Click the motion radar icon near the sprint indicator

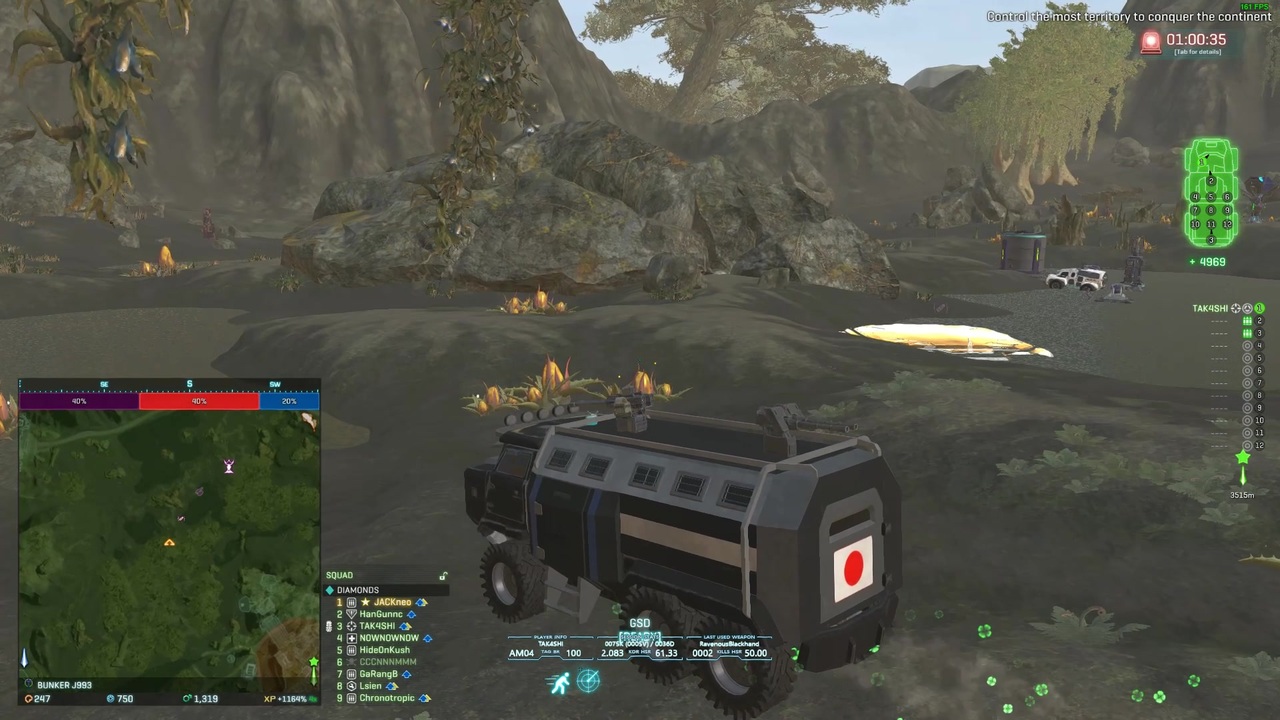[x=588, y=682]
